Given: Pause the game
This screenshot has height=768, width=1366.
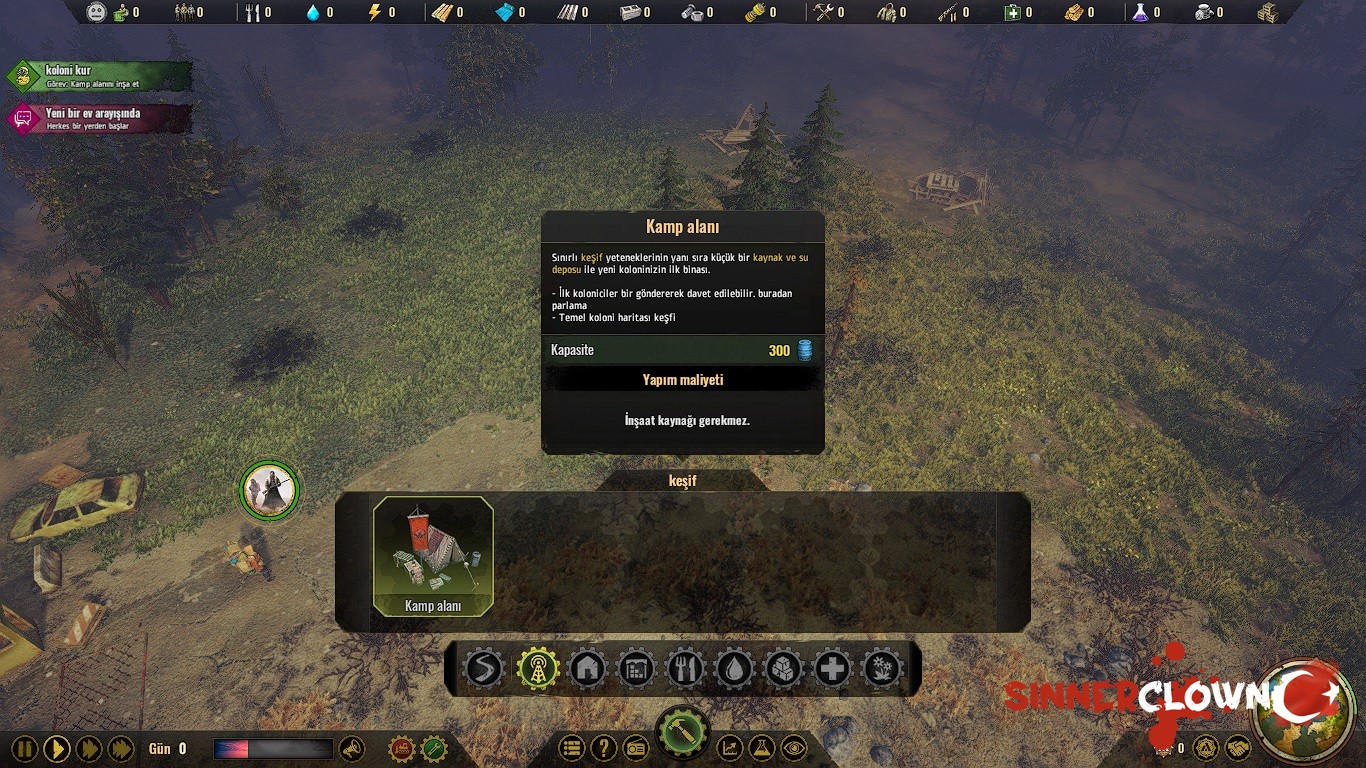Looking at the screenshot, I should (x=25, y=748).
